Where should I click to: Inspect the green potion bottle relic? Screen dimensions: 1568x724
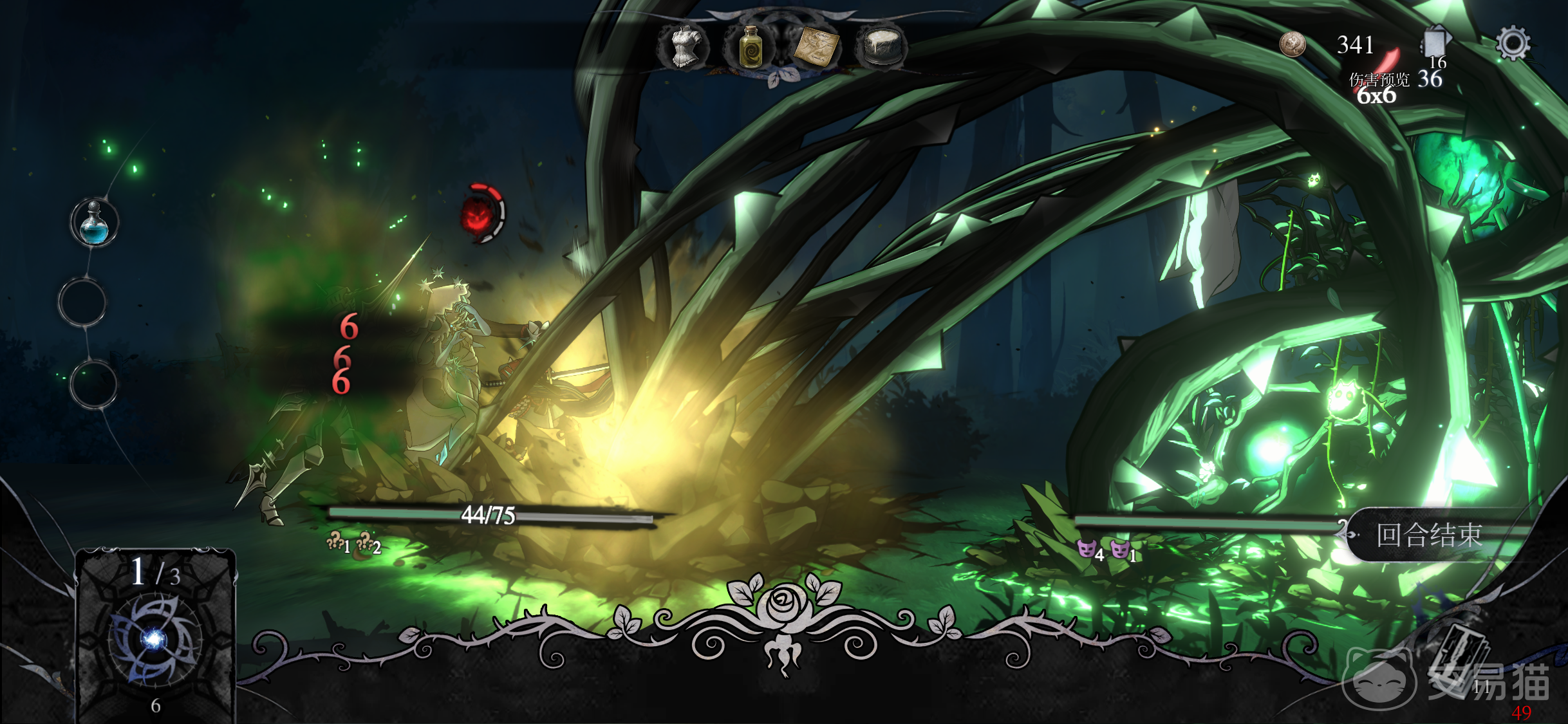pyautogui.click(x=751, y=46)
